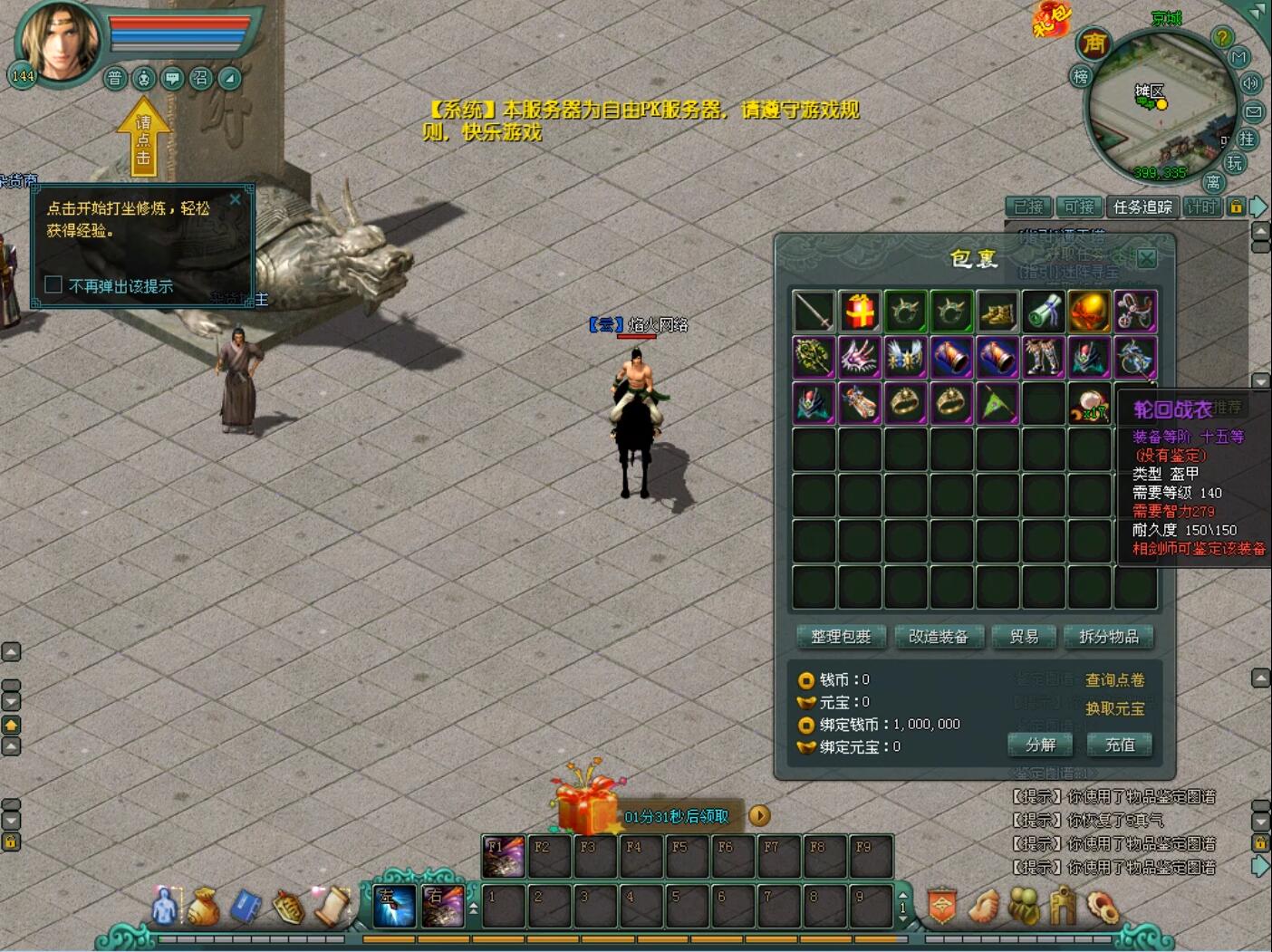Select the red gift box item
1272x952 pixels.
tap(860, 312)
